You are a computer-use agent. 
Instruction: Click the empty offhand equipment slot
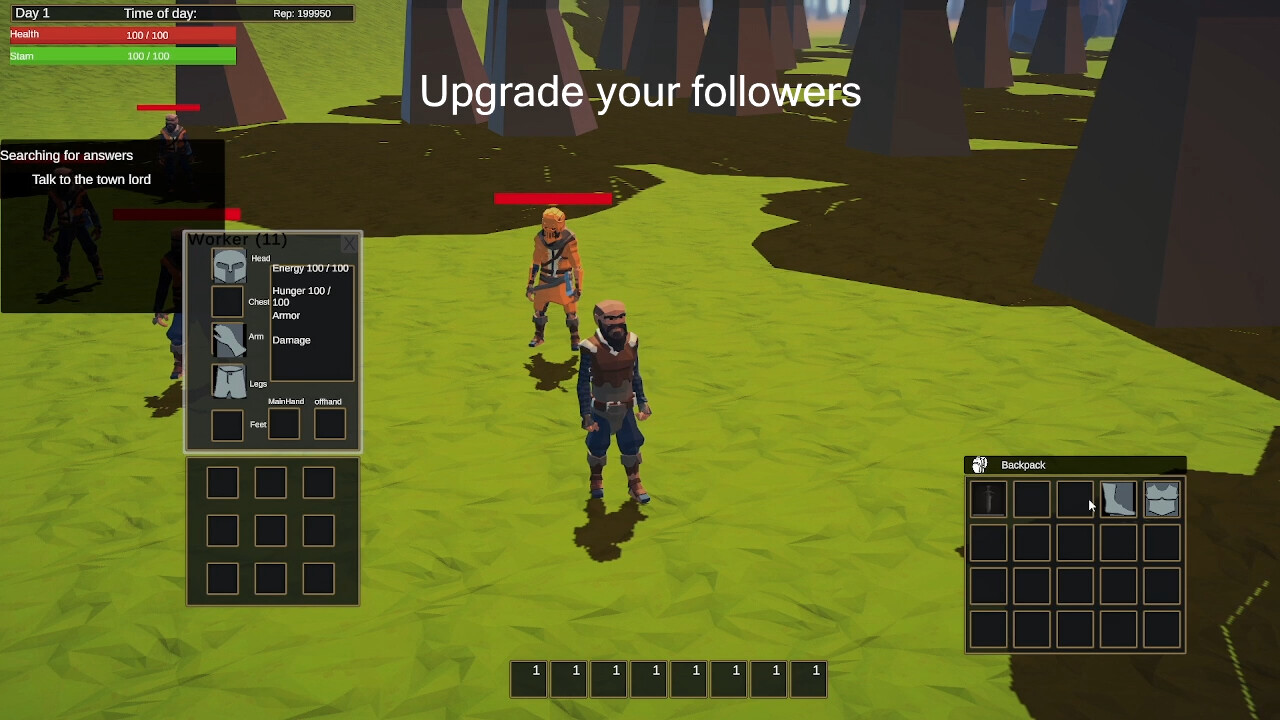330,423
